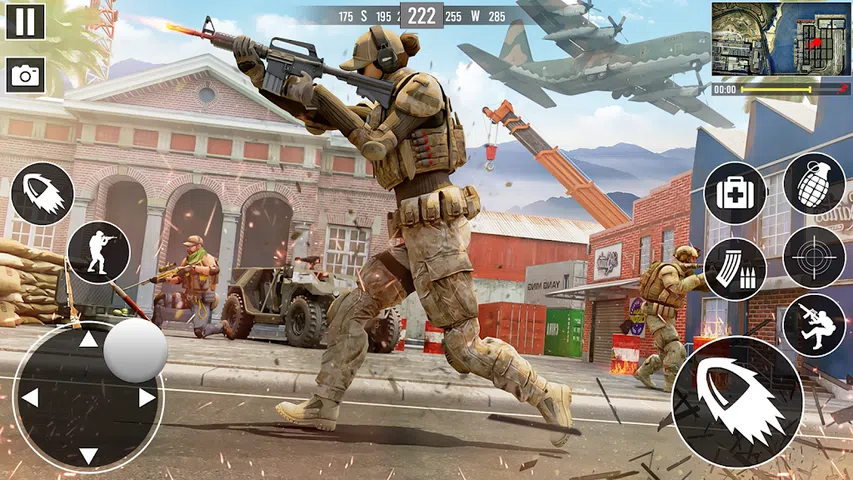853x480 pixels.
Task: Fire using the small bullet button
Action: 42,194
